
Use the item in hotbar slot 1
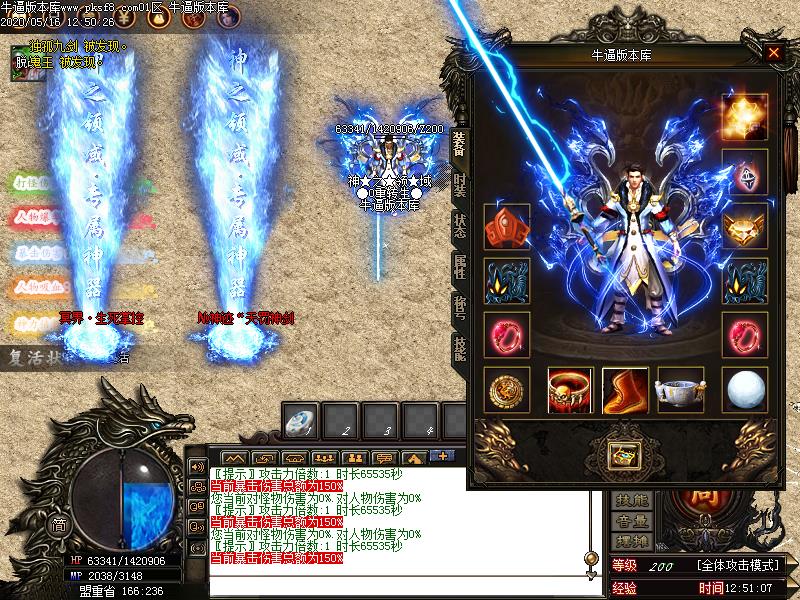(301, 422)
